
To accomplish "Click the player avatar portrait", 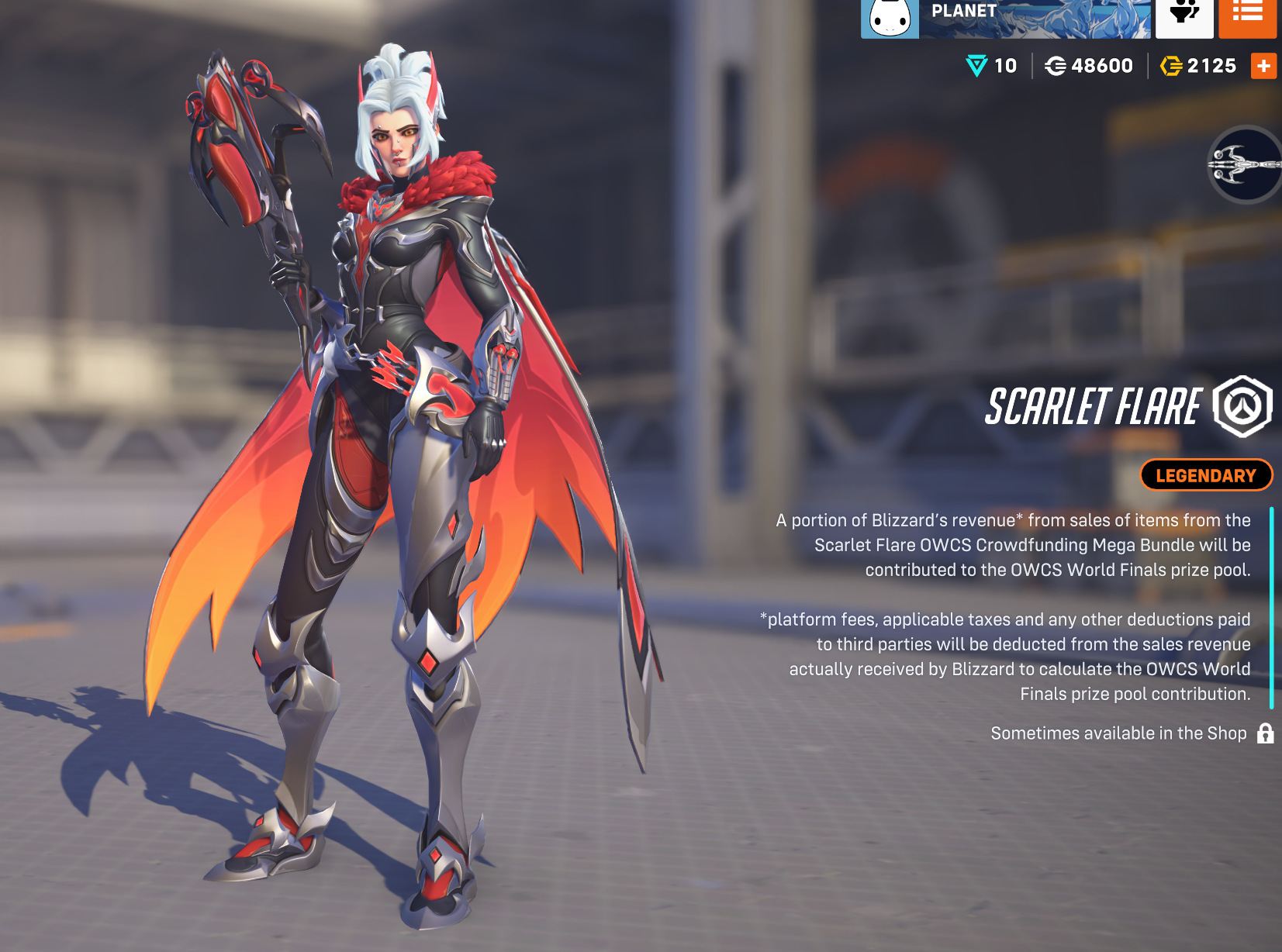I will pos(890,18).
